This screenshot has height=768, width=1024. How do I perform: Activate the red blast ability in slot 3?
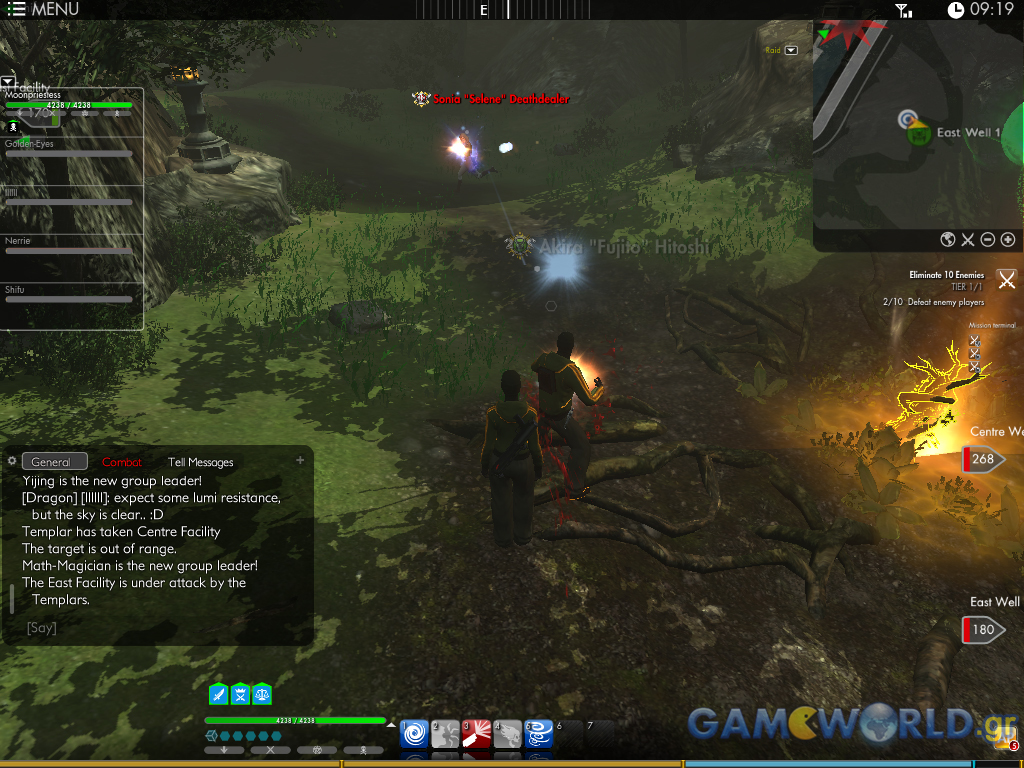[x=477, y=734]
